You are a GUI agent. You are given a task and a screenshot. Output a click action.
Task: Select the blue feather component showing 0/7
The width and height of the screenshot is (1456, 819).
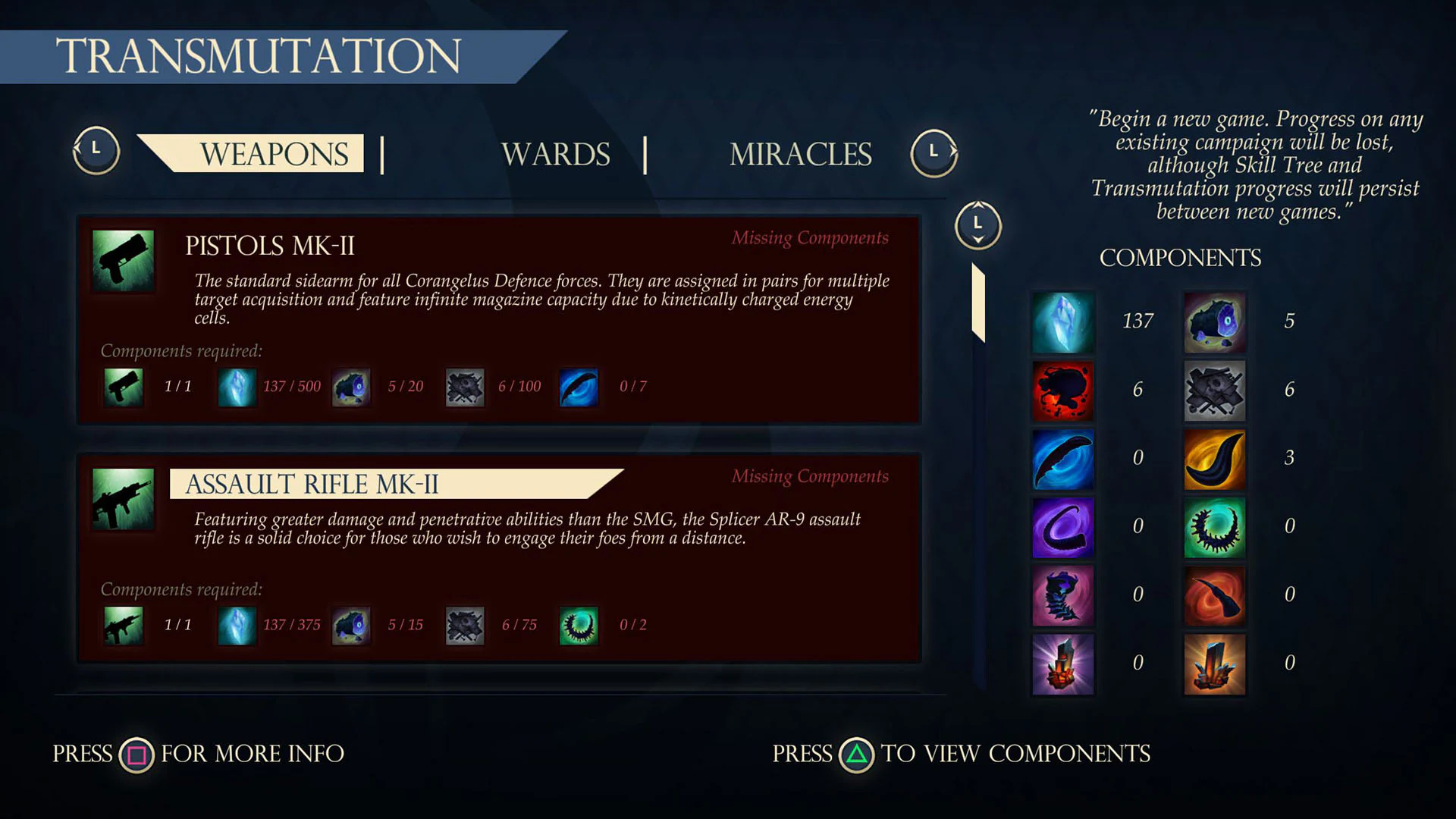[x=579, y=387]
